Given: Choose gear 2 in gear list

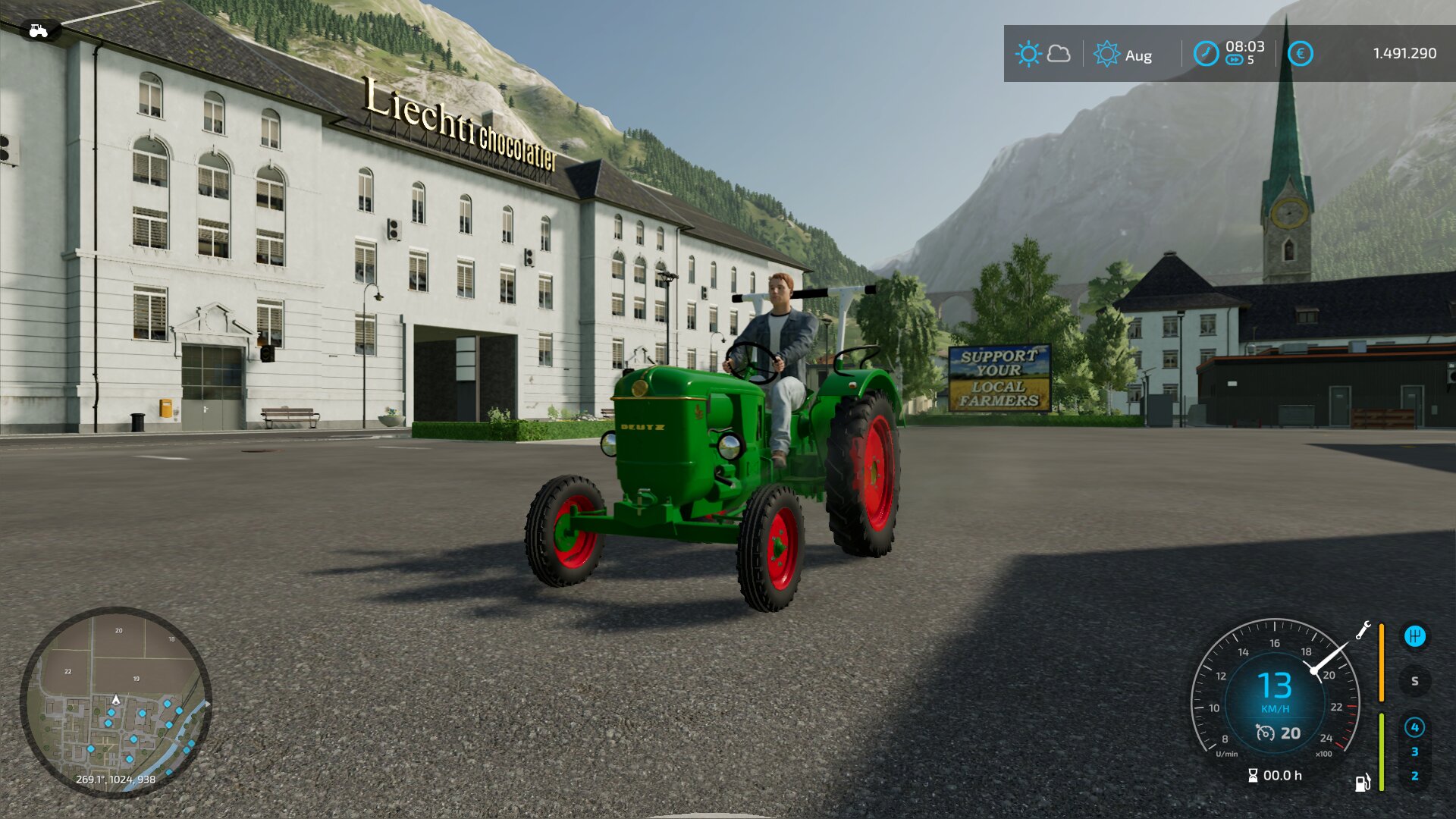Looking at the screenshot, I should tap(1414, 776).
